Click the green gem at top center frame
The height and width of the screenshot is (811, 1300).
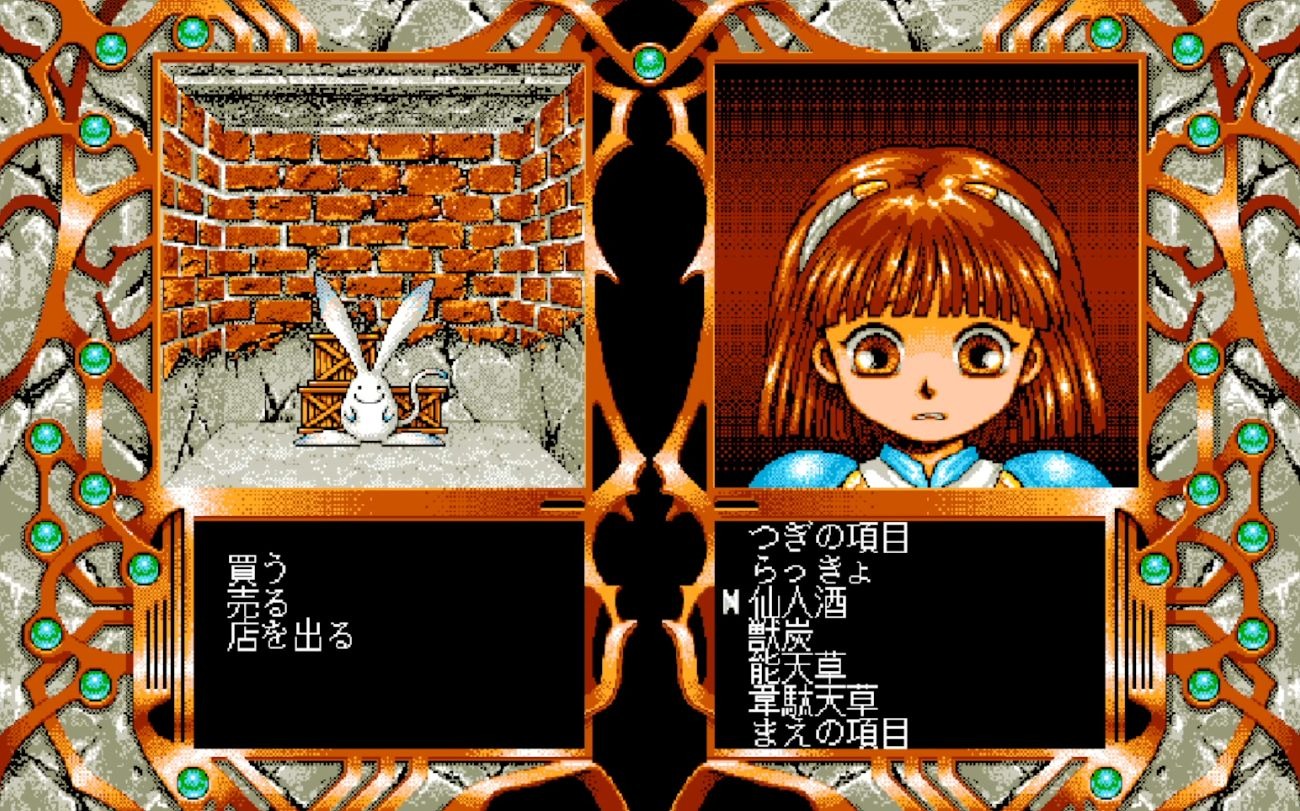[x=649, y=60]
